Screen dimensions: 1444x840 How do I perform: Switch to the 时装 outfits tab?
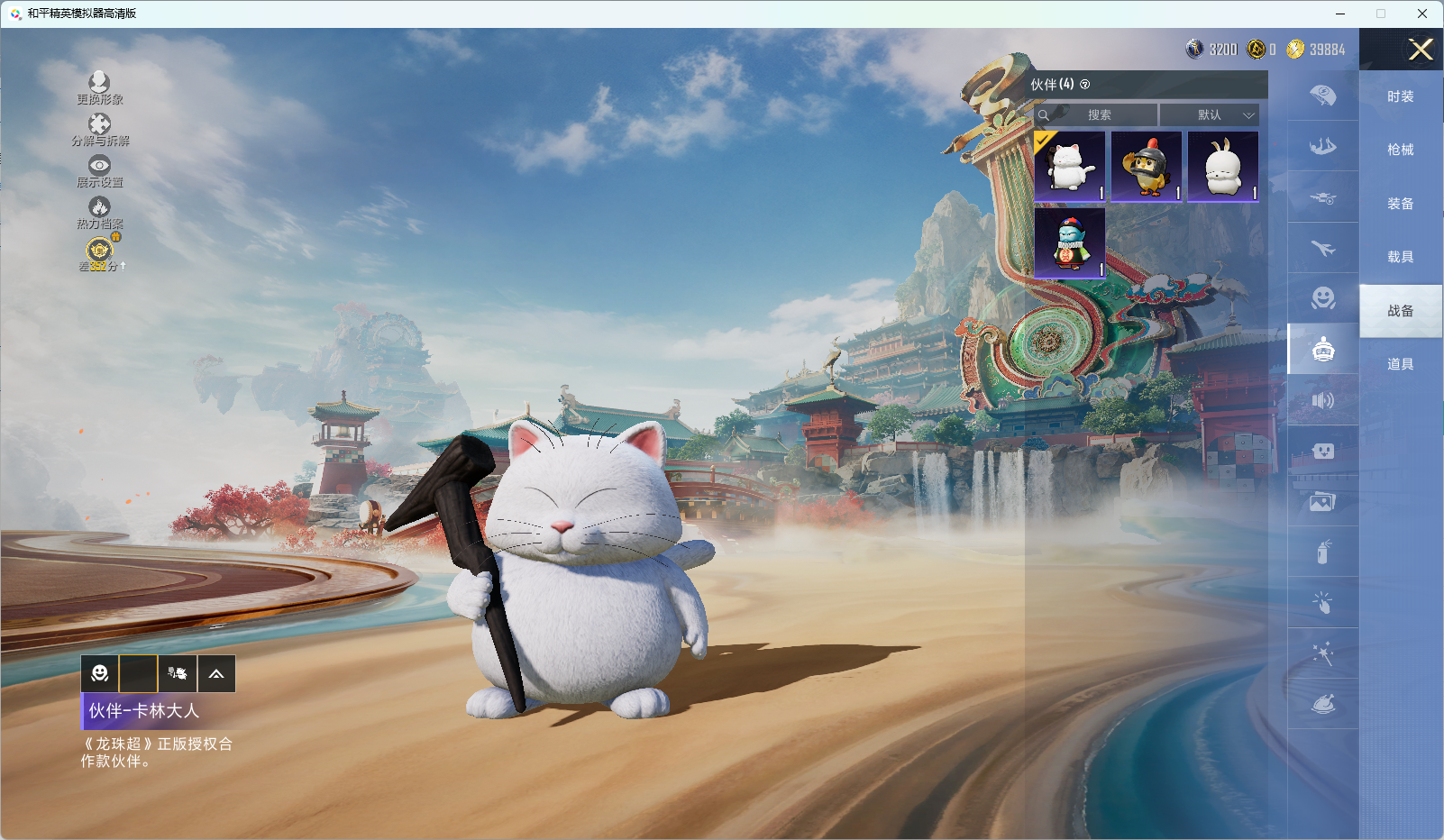click(1400, 96)
